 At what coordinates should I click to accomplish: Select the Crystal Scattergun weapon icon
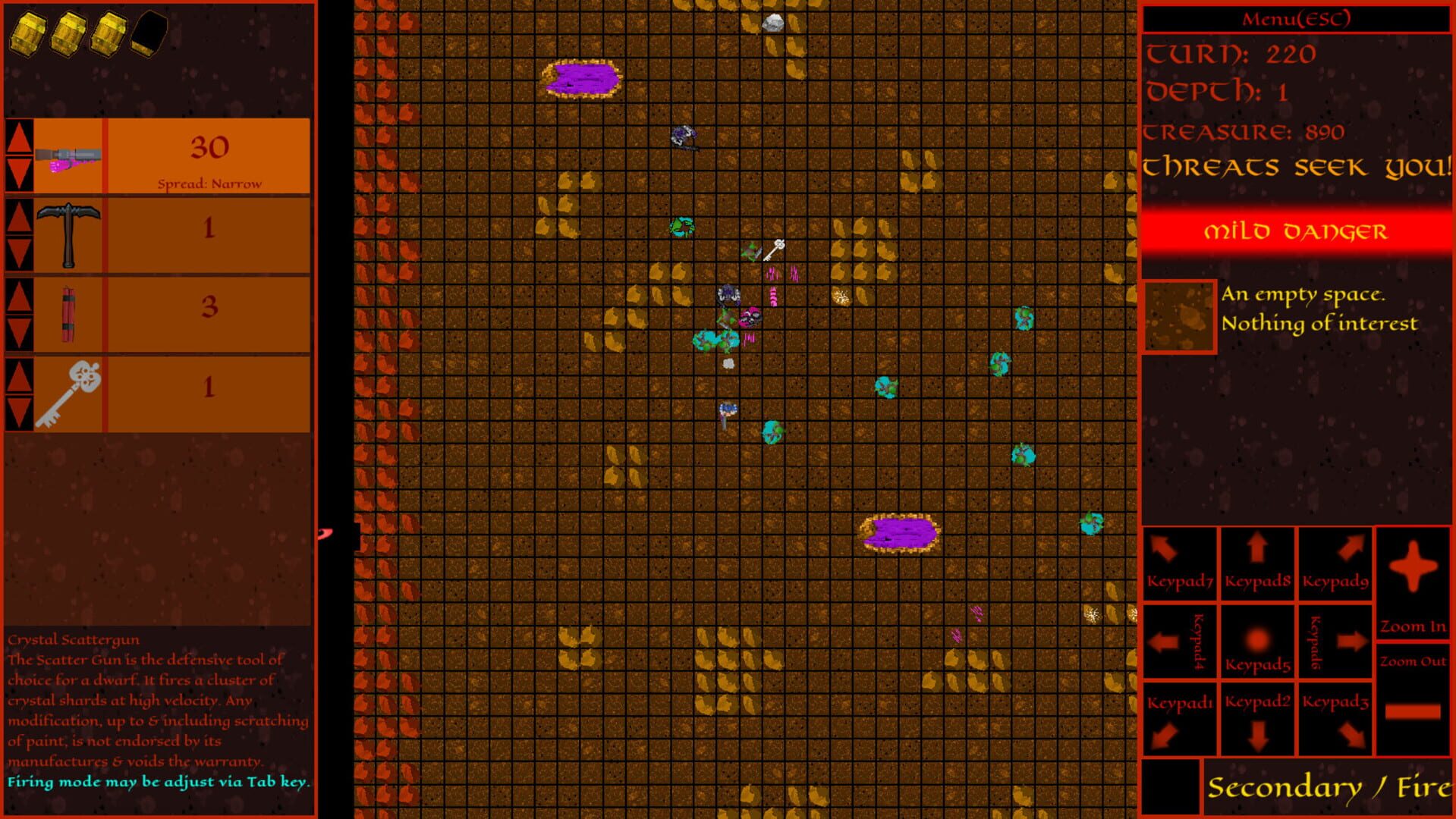68,155
